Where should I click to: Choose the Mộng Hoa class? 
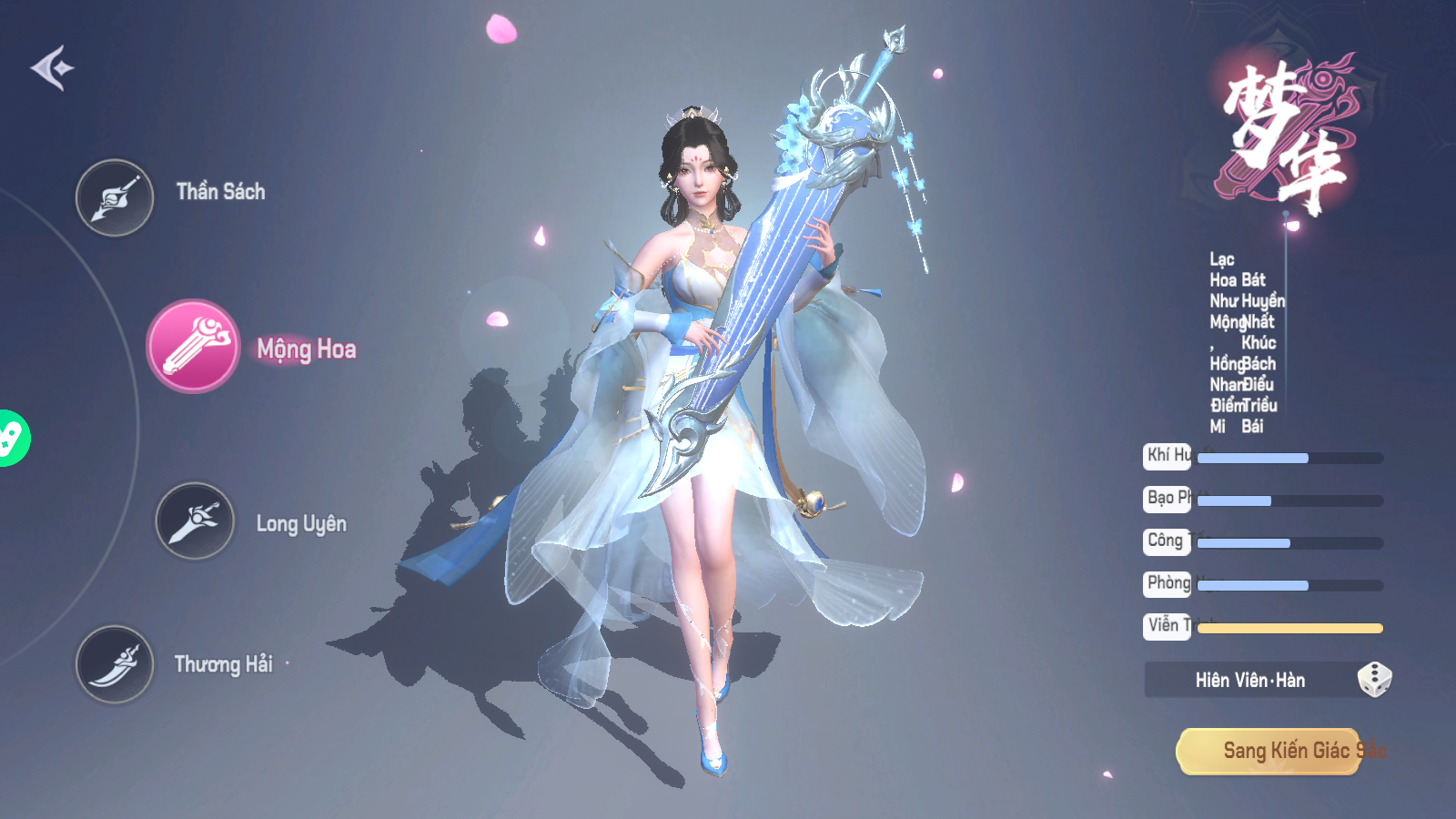click(193, 347)
